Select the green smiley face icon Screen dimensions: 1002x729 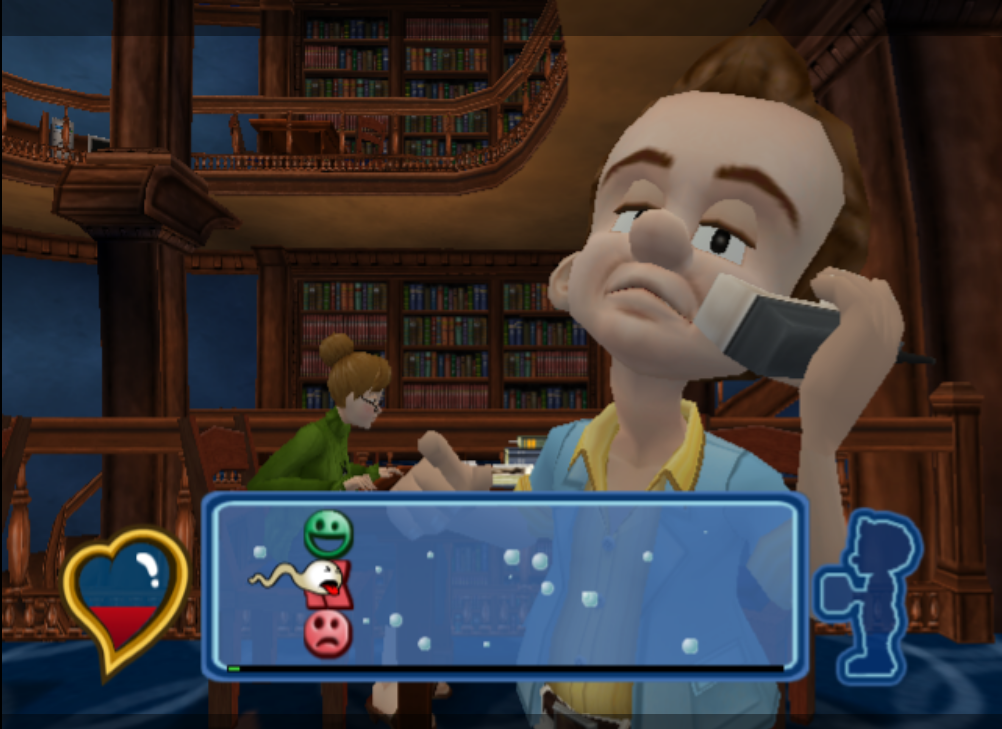coord(328,533)
